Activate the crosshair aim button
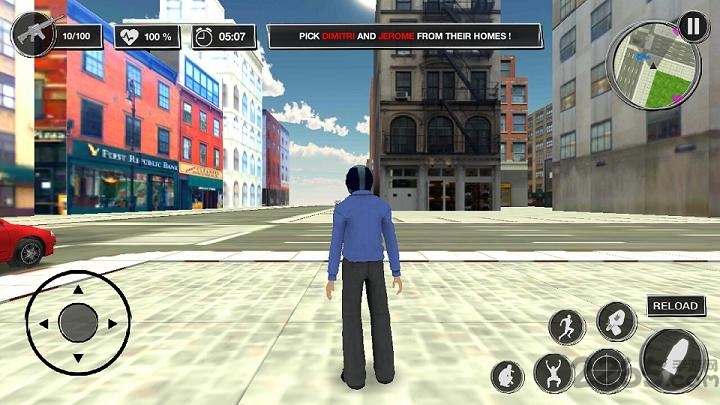 click(x=607, y=371)
